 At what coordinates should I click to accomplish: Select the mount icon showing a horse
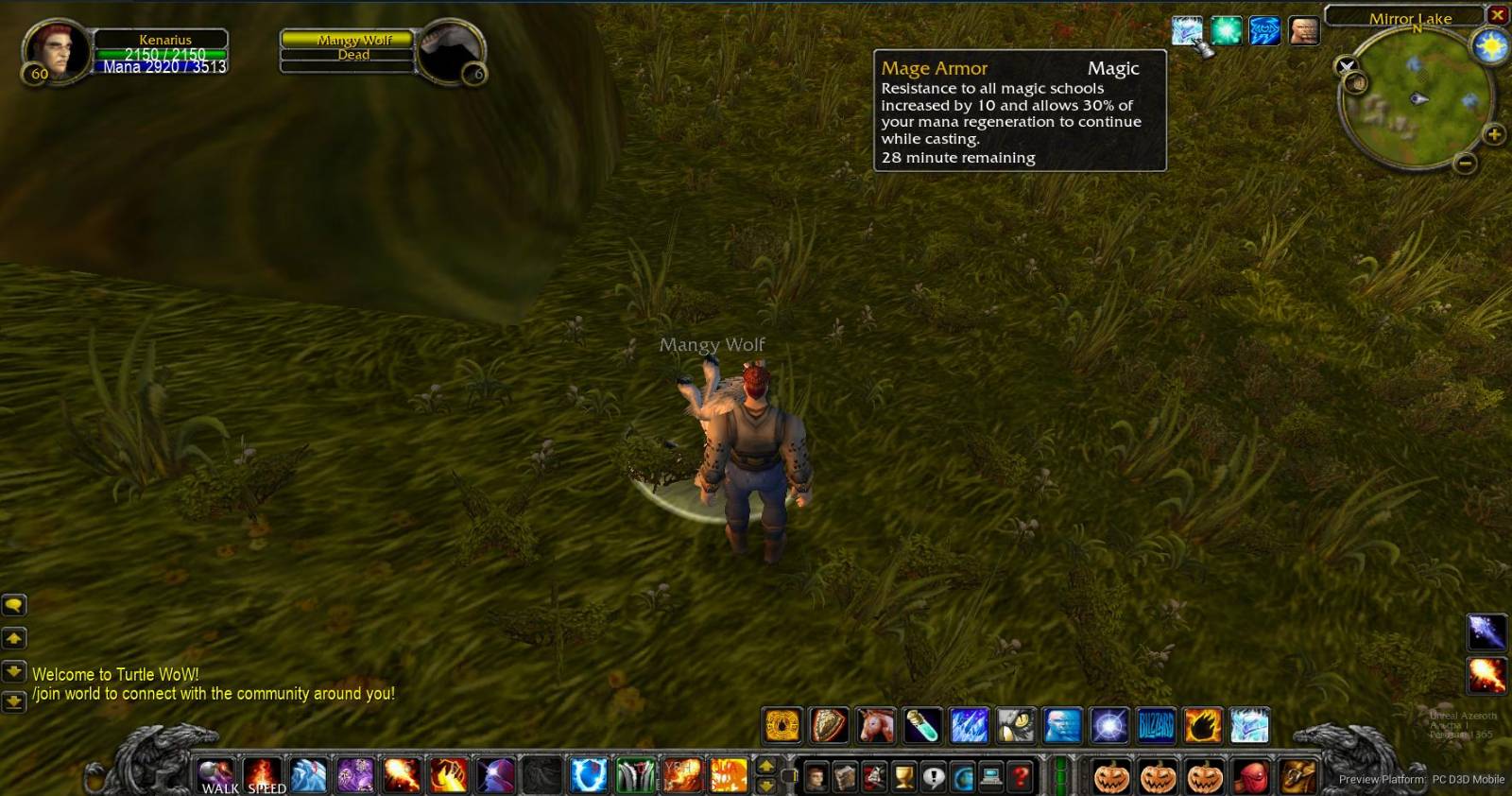[876, 725]
